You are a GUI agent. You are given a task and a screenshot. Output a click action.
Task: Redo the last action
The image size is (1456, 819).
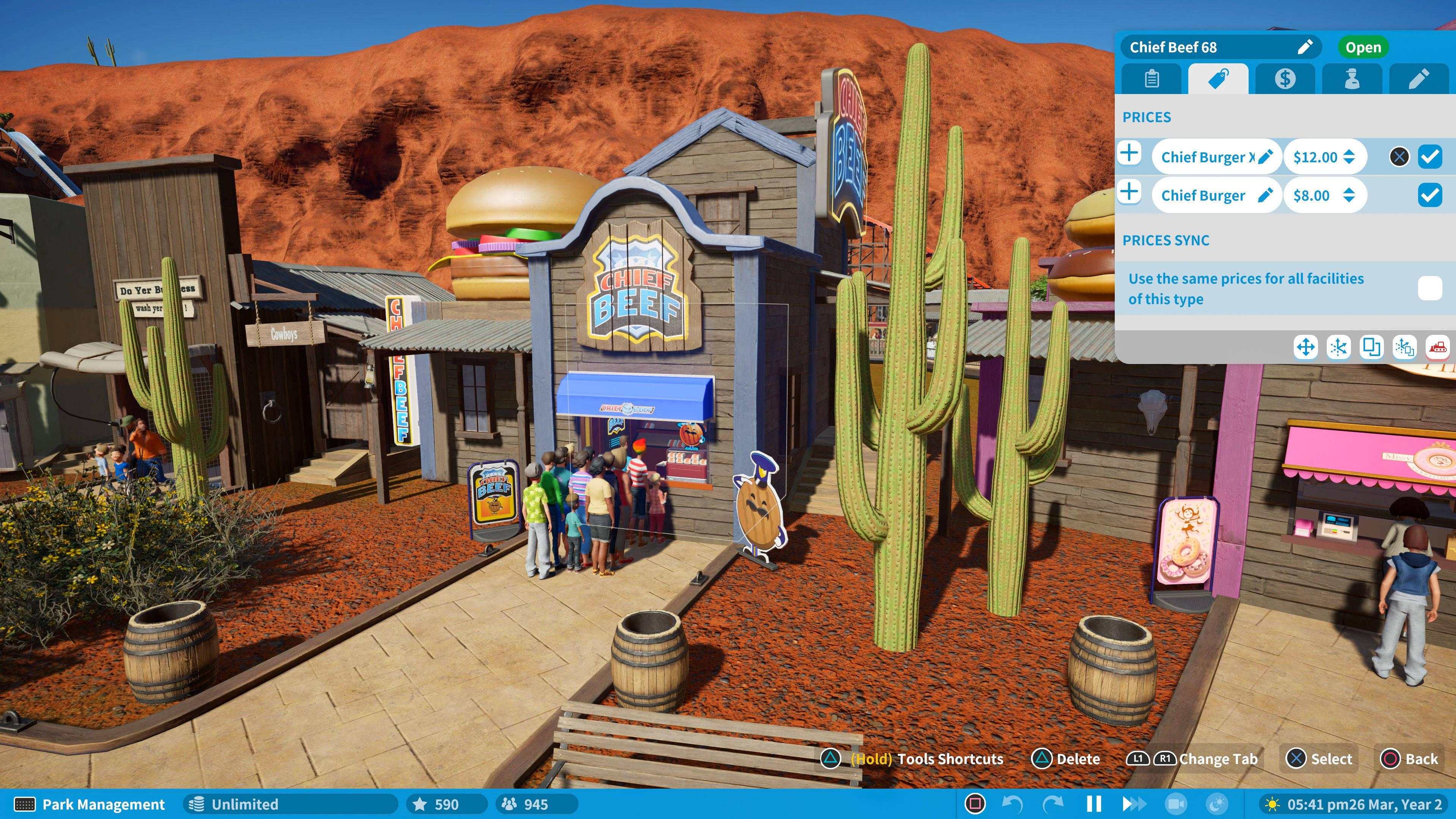coord(1055,804)
